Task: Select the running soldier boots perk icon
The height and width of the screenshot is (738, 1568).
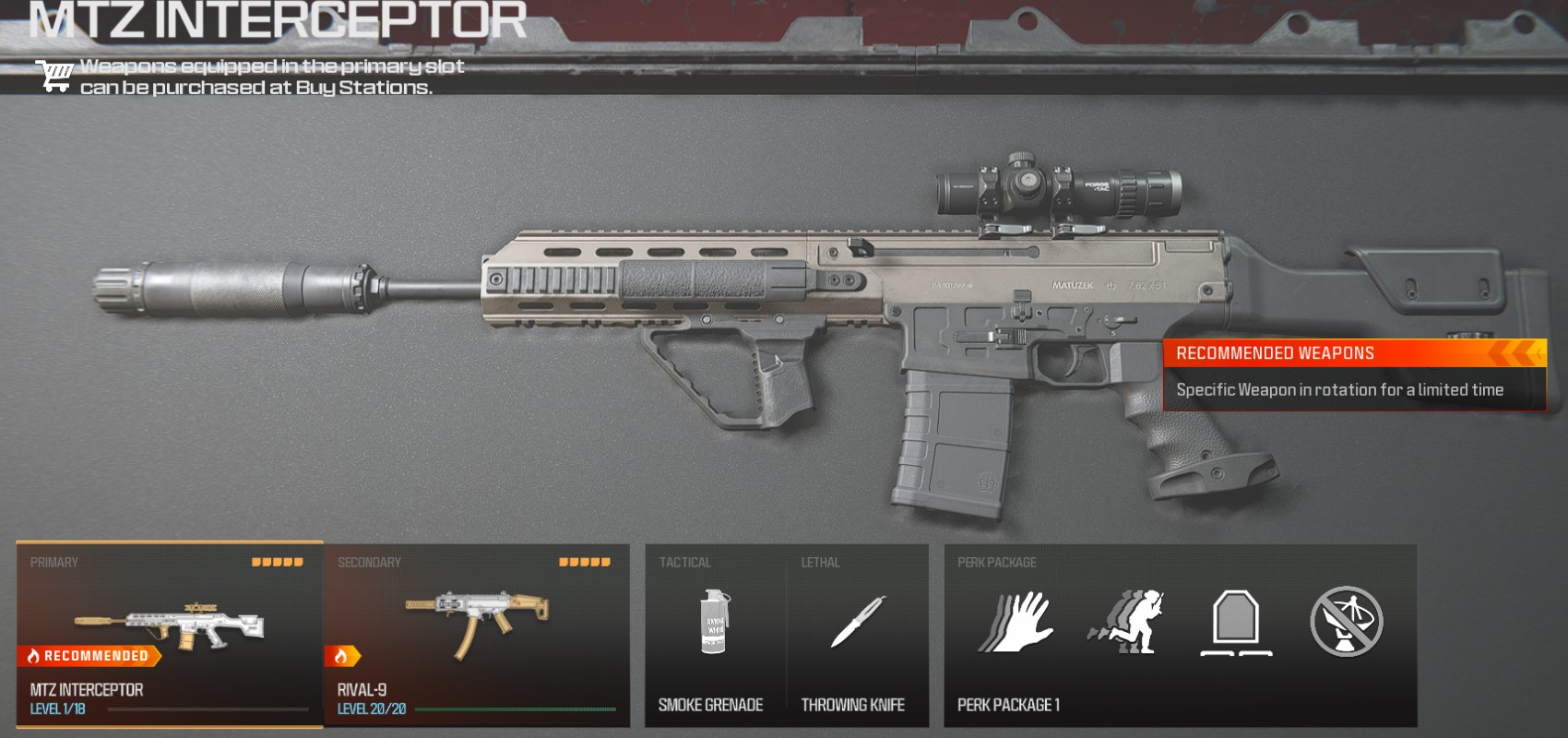Action: point(1126,623)
